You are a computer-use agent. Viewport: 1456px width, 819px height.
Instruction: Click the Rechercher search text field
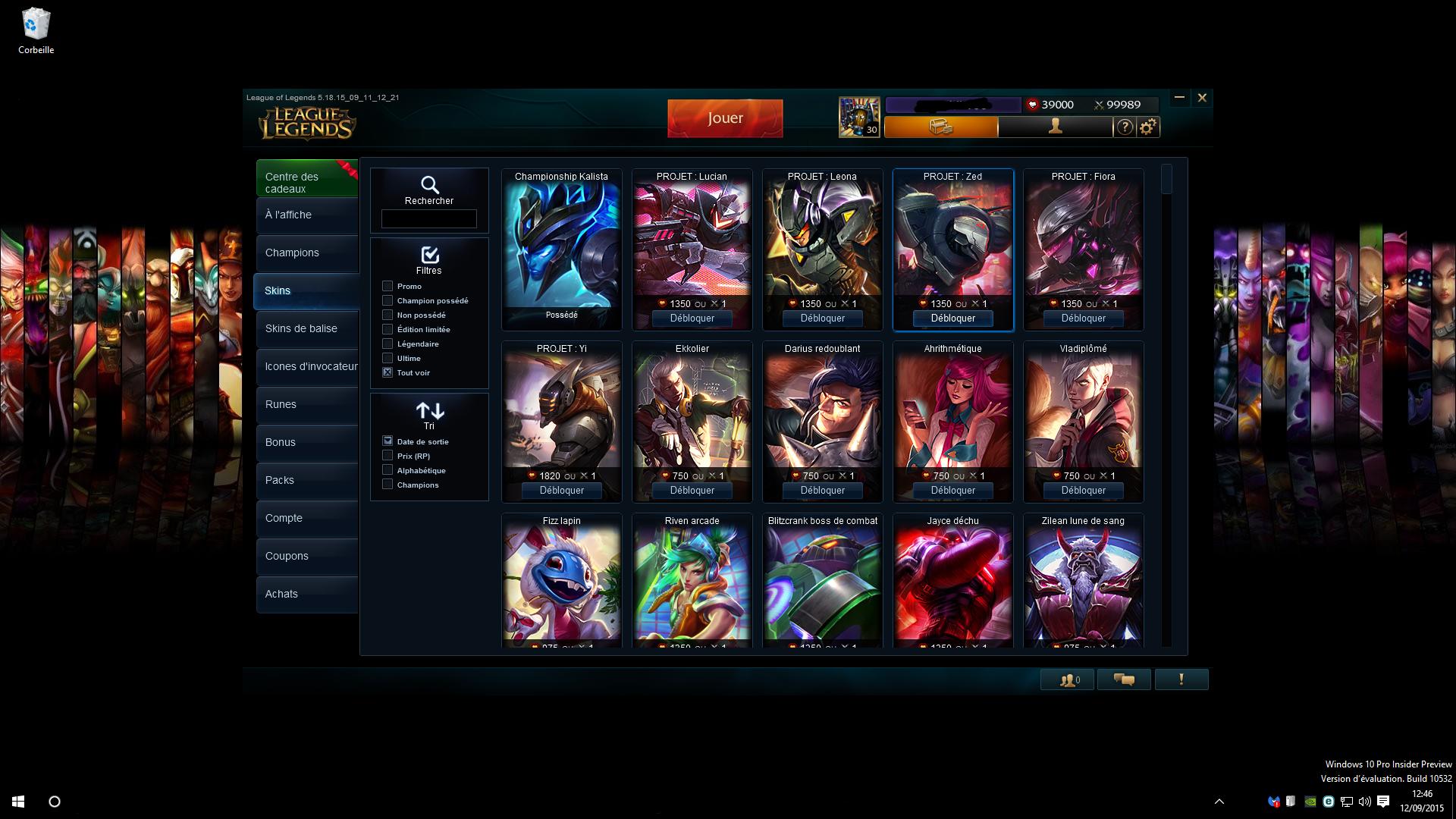tap(428, 219)
